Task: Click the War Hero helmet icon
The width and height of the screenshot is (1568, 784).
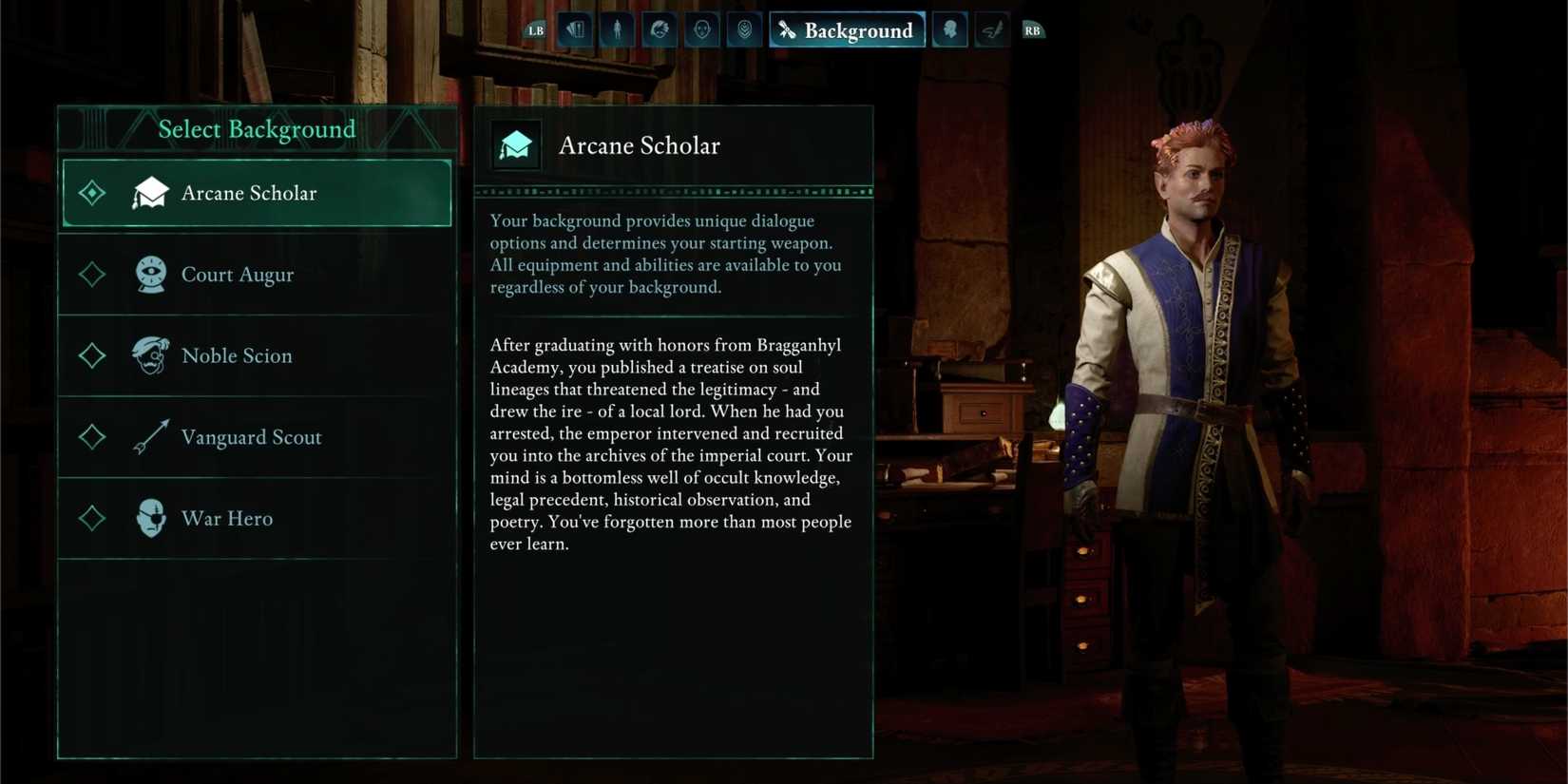Action: [x=152, y=518]
